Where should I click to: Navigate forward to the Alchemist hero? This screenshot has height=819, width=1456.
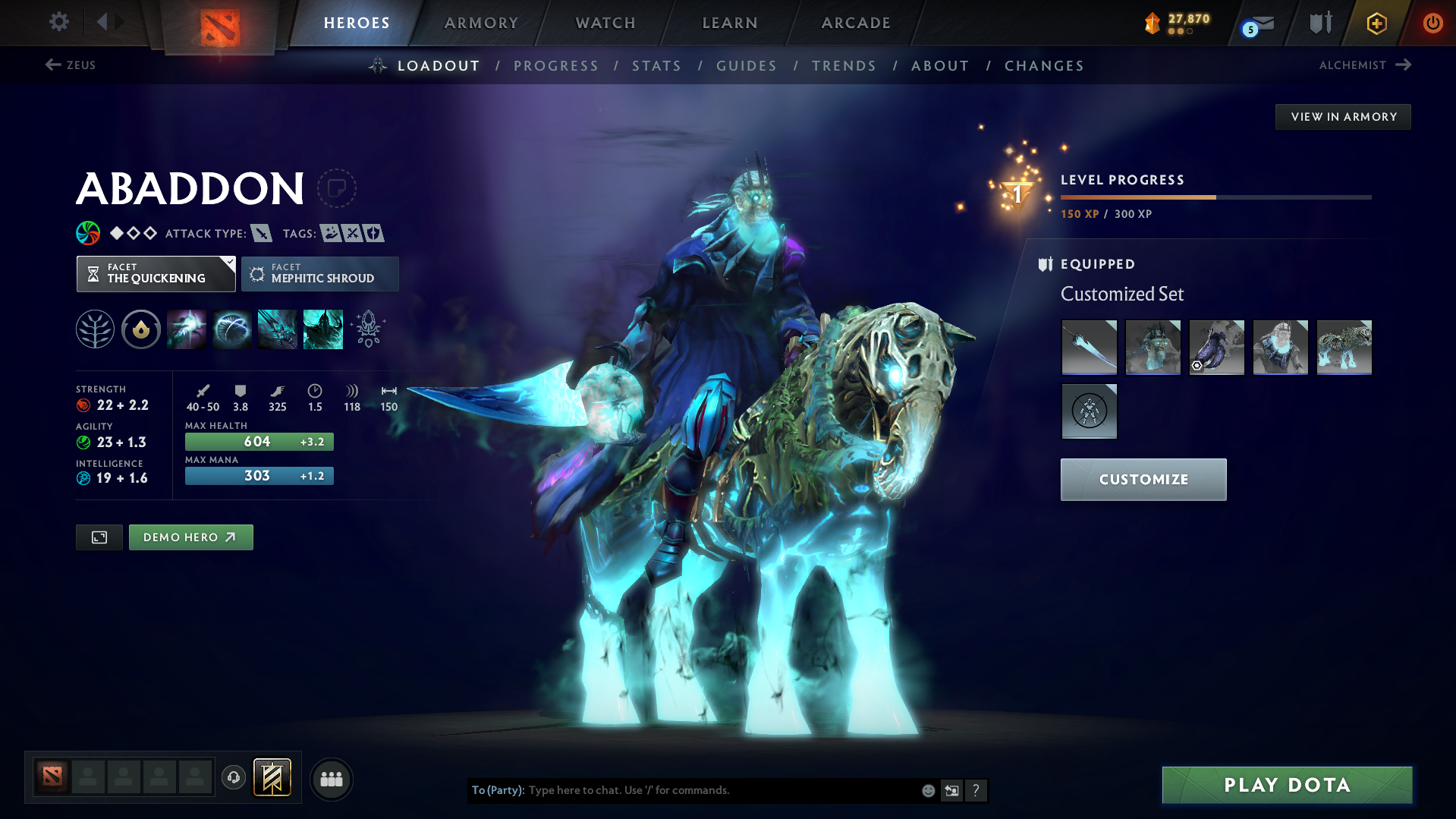1365,65
